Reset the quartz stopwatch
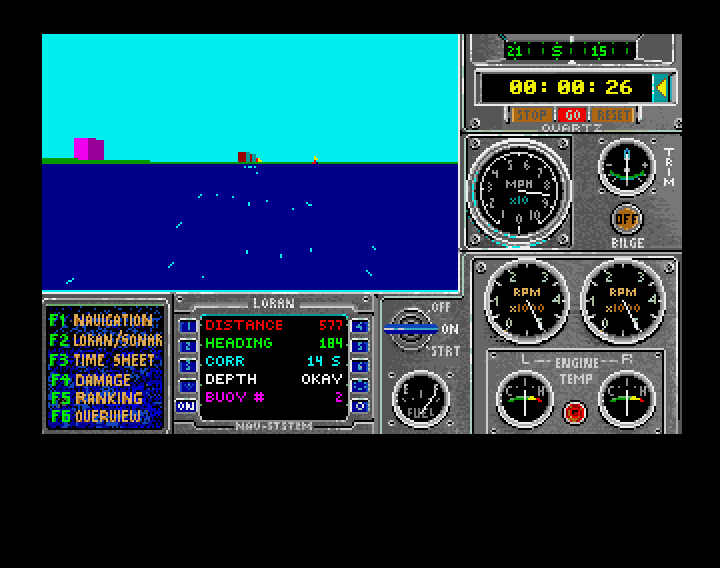This screenshot has width=720, height=568. 613,115
